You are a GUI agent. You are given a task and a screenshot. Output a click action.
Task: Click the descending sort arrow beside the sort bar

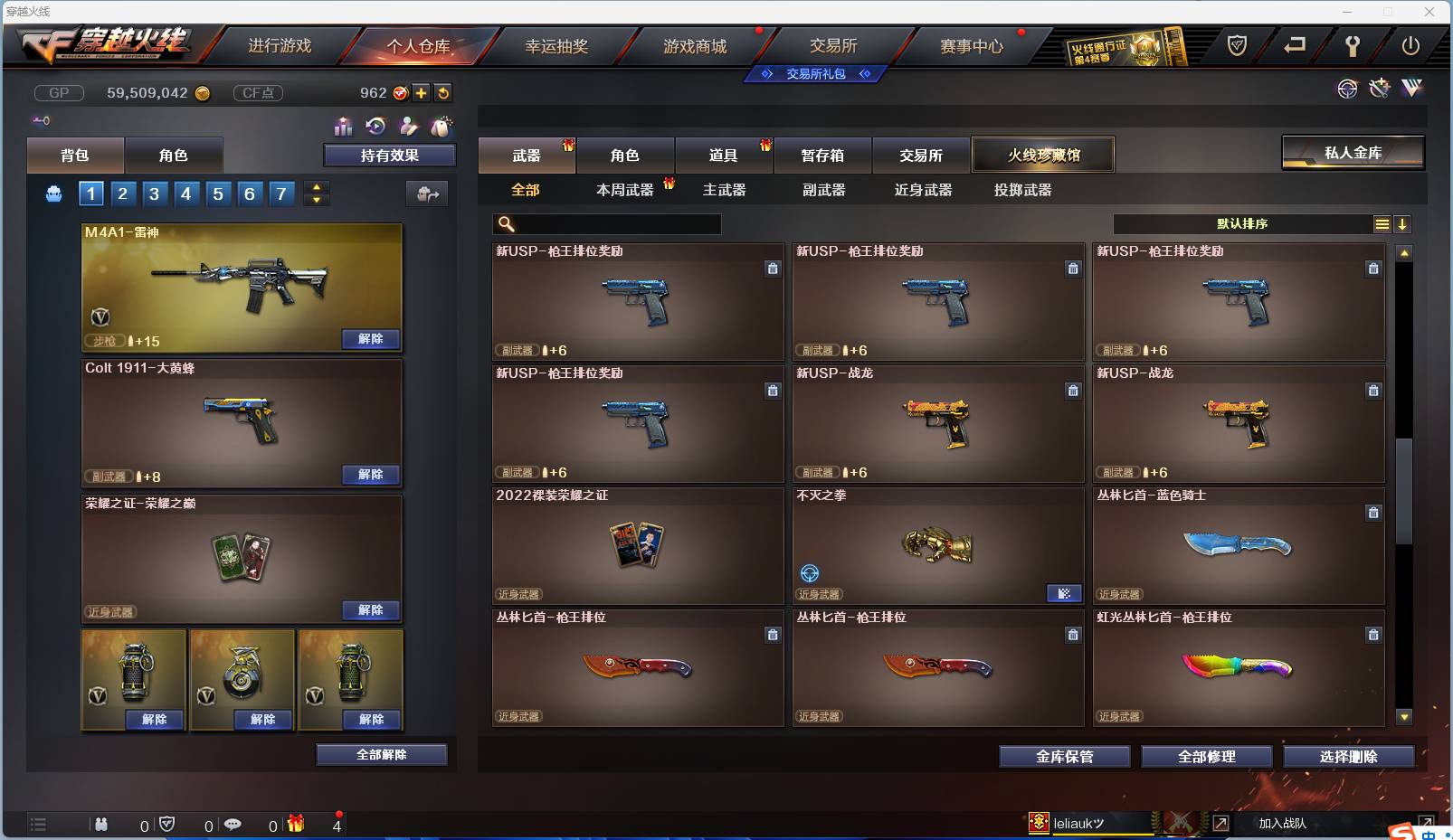click(1402, 223)
